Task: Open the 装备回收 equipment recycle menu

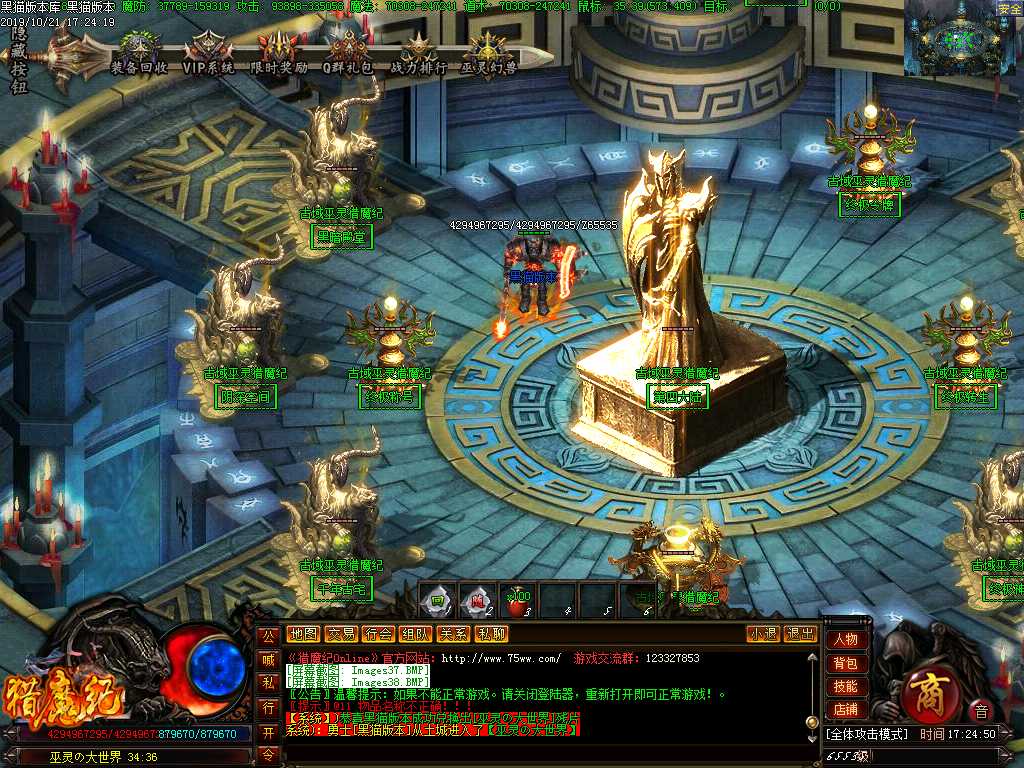Action: coord(139,53)
